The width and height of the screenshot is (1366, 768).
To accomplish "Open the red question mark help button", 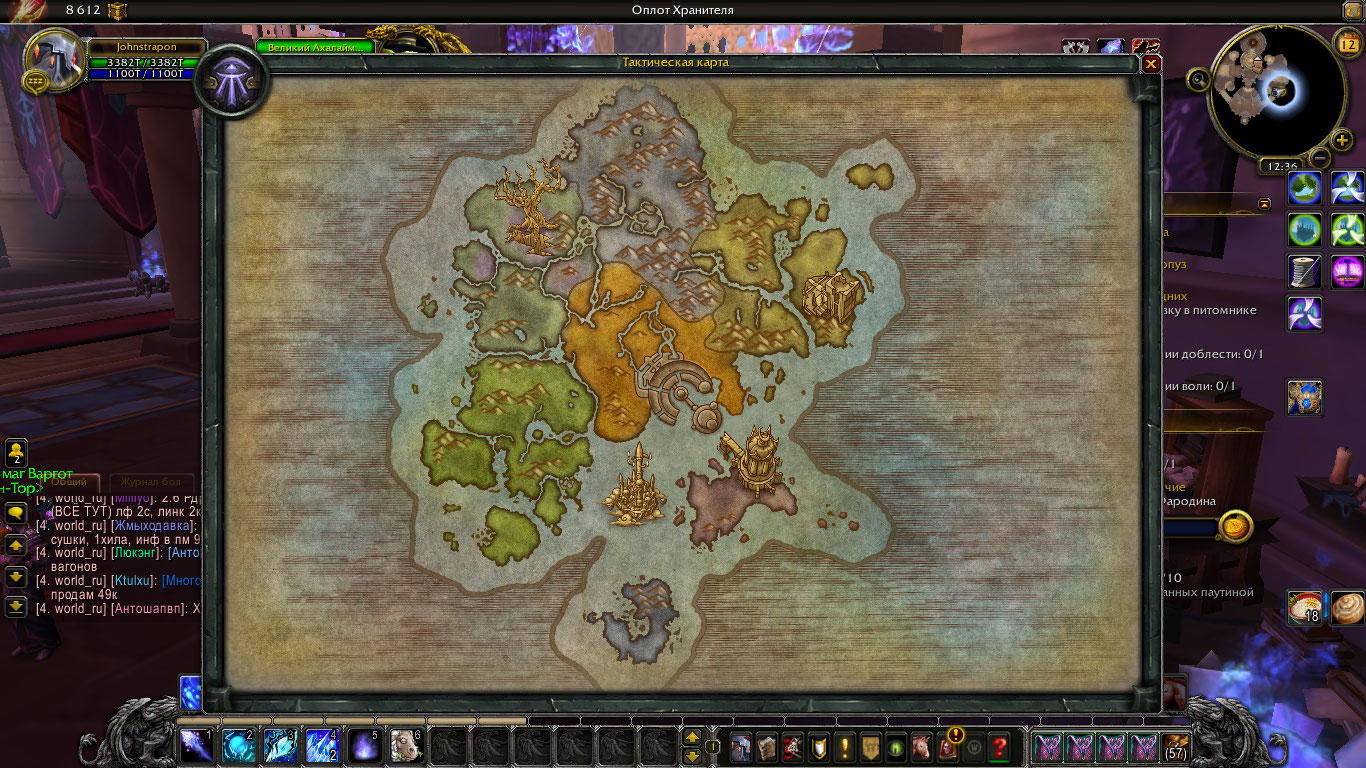I will point(998,746).
